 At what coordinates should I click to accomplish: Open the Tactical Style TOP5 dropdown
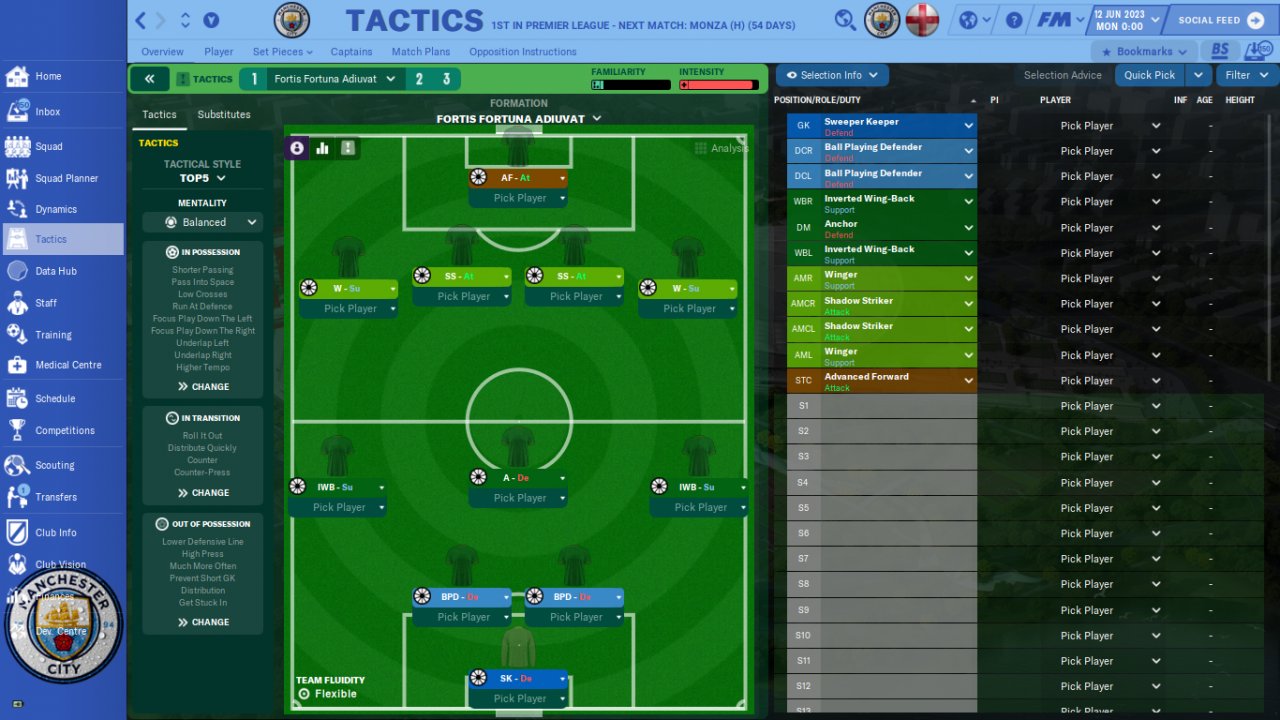203,178
